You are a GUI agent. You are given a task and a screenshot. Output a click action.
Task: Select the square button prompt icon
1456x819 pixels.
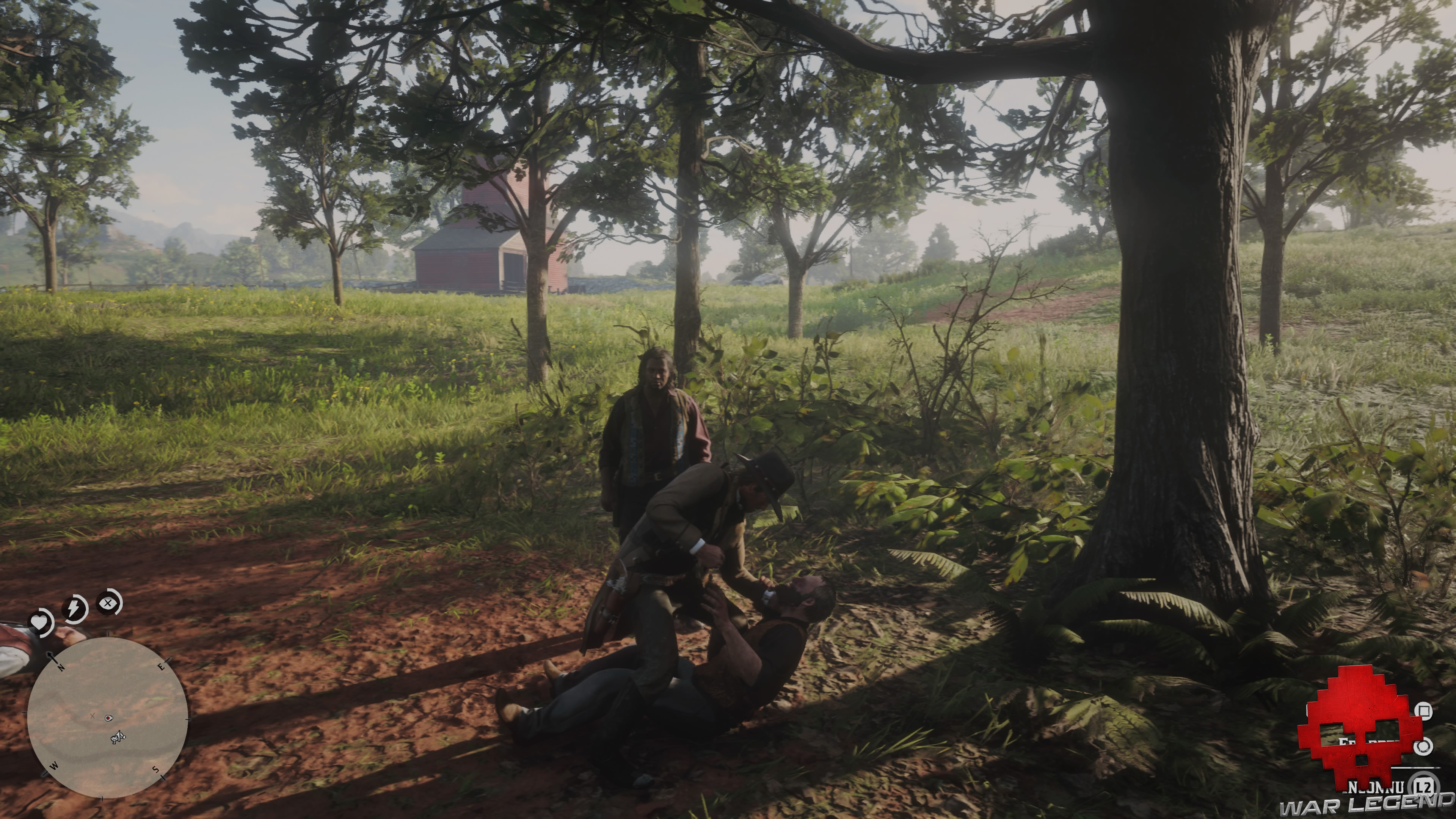(x=1425, y=711)
